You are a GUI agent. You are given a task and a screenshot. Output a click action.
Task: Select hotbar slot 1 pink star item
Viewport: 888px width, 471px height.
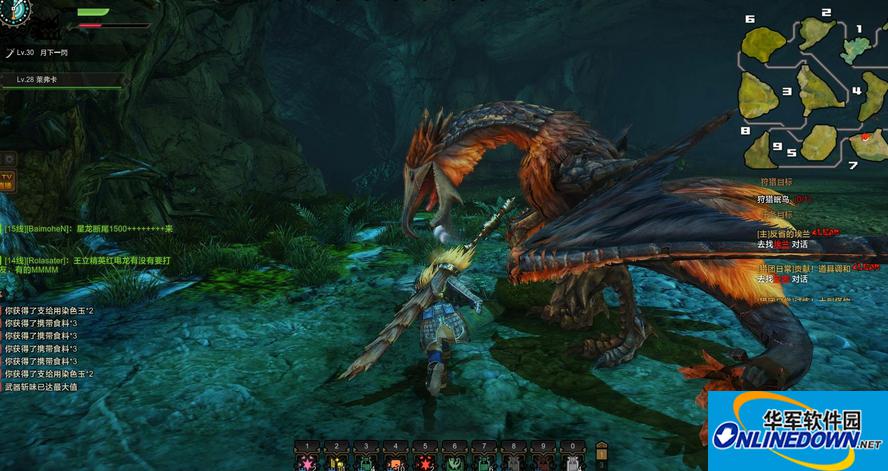coord(307,461)
